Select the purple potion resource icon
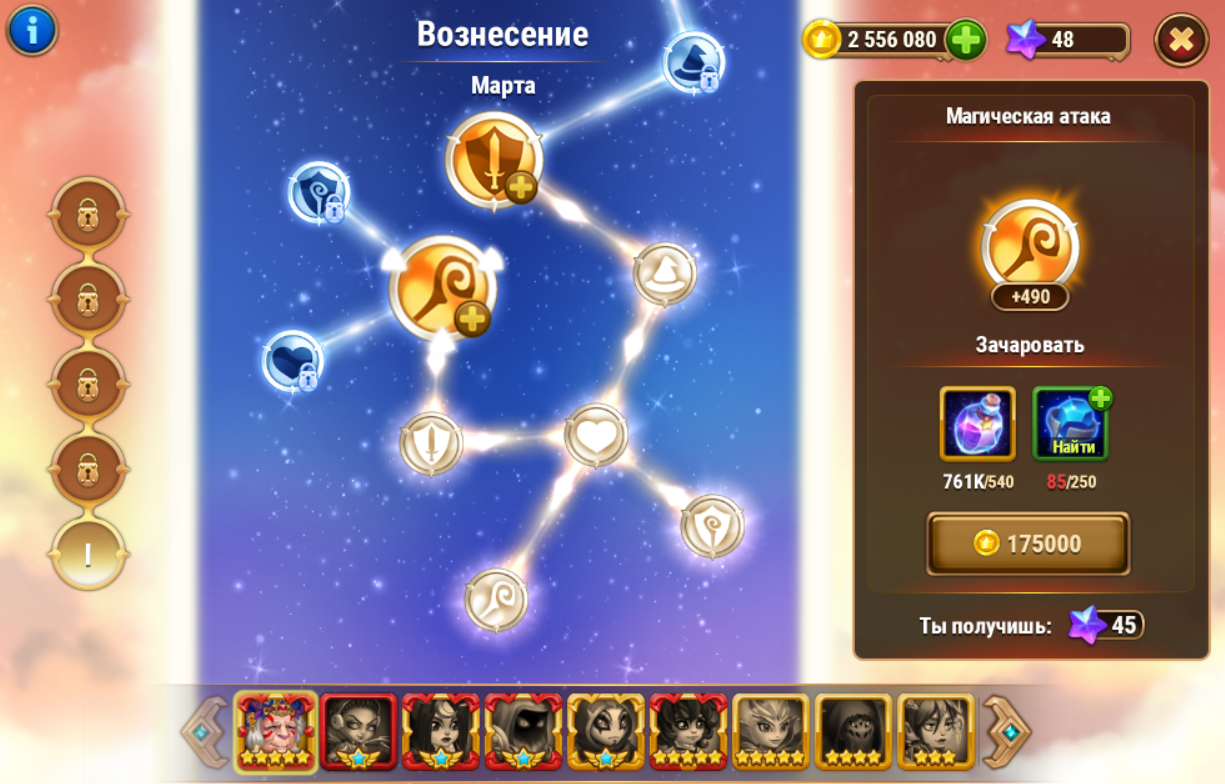The width and height of the screenshot is (1225, 784). (977, 424)
